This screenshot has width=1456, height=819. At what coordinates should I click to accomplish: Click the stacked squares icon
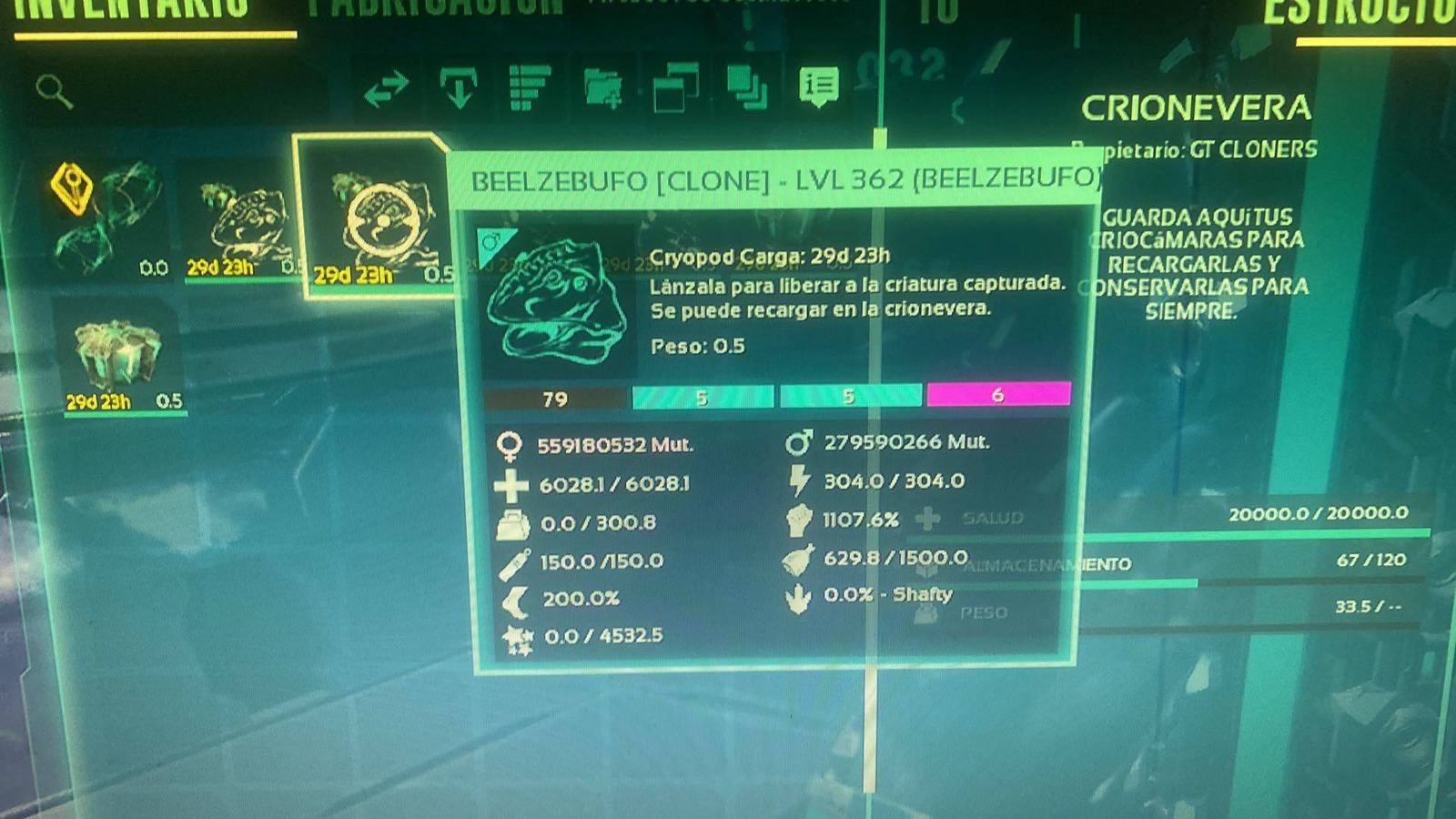coord(746,88)
